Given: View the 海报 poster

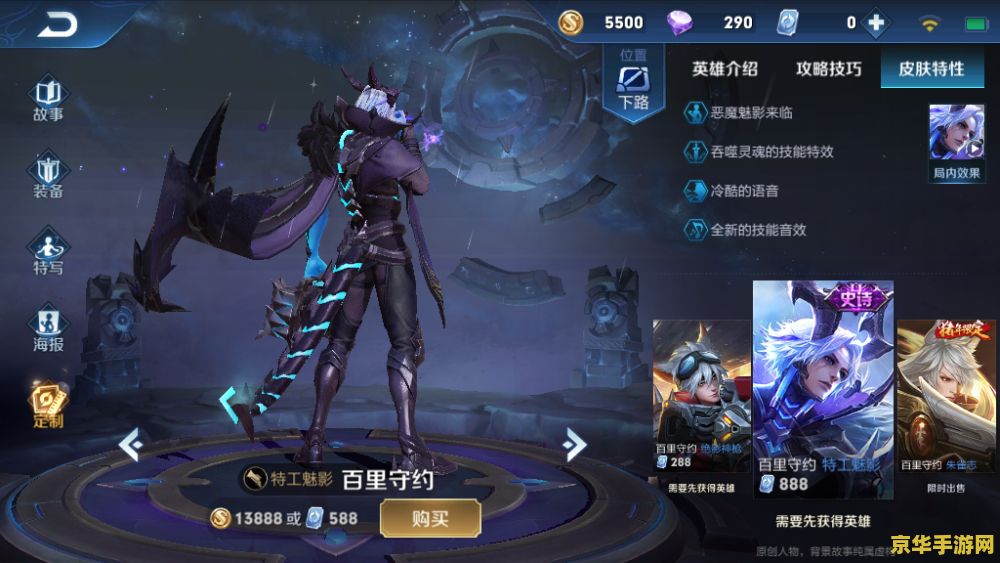Looking at the screenshot, I should point(48,330).
